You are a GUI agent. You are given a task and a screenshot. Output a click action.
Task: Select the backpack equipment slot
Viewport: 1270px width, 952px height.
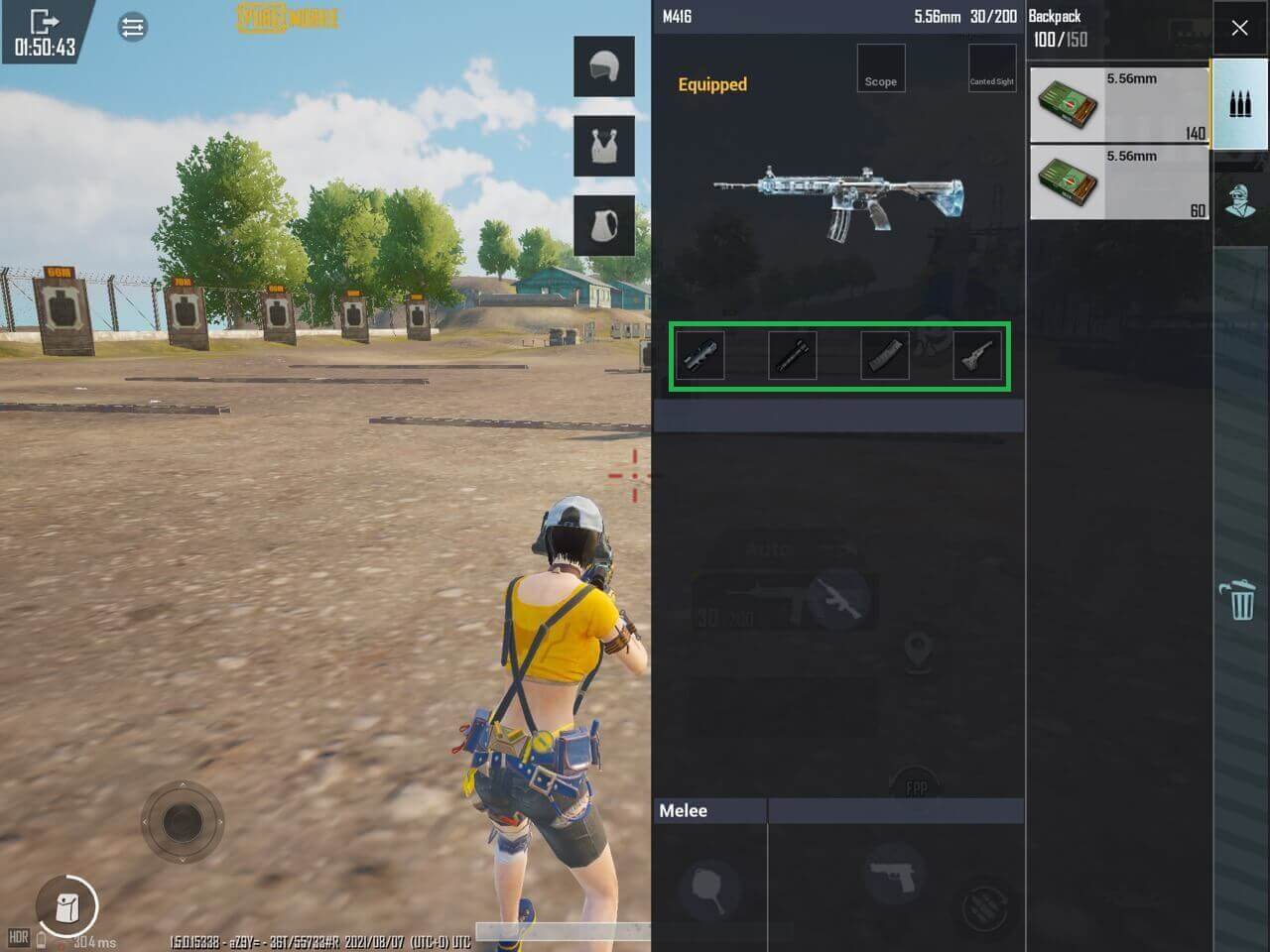[x=603, y=225]
